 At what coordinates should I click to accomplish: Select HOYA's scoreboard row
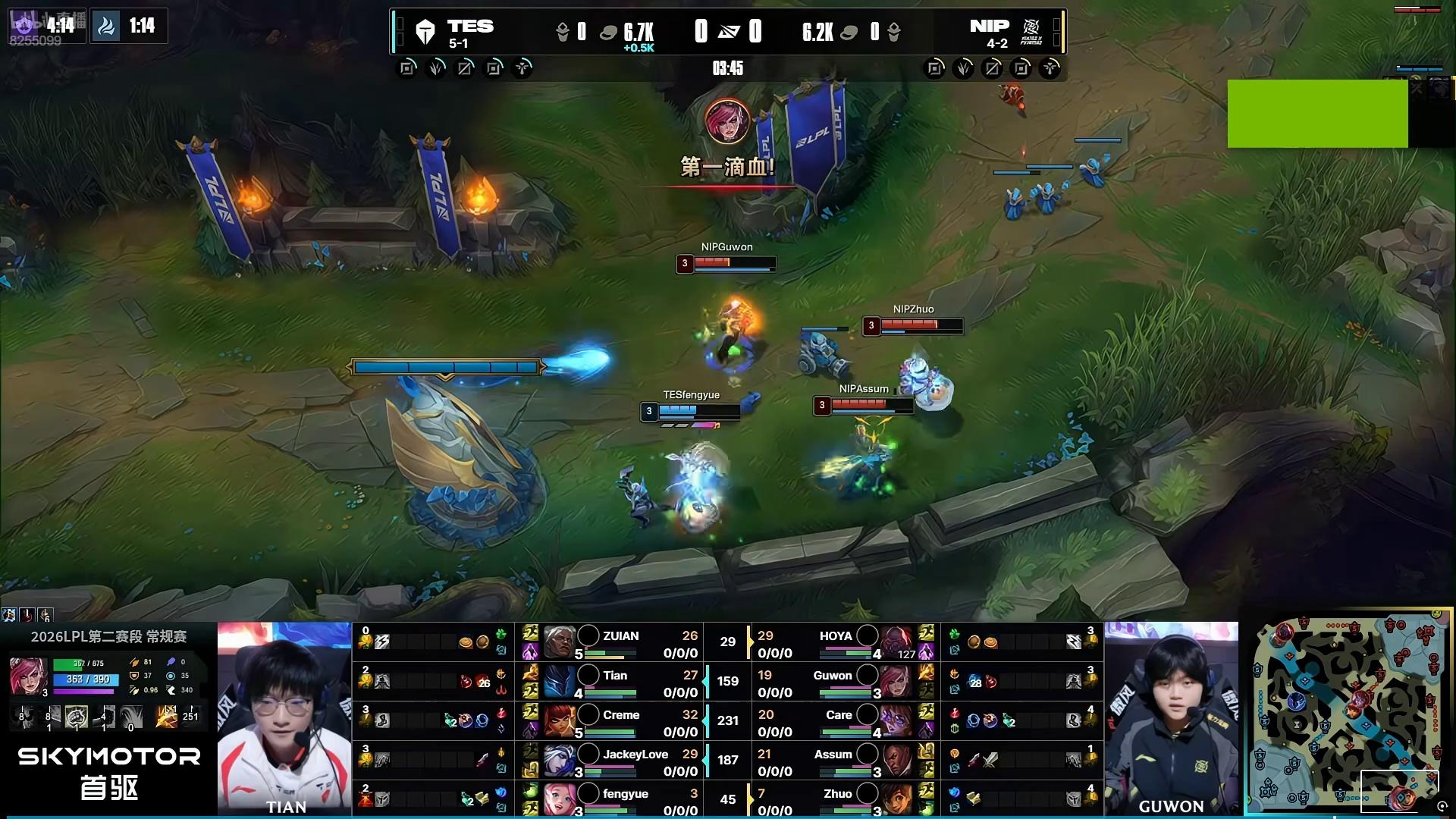(x=834, y=642)
